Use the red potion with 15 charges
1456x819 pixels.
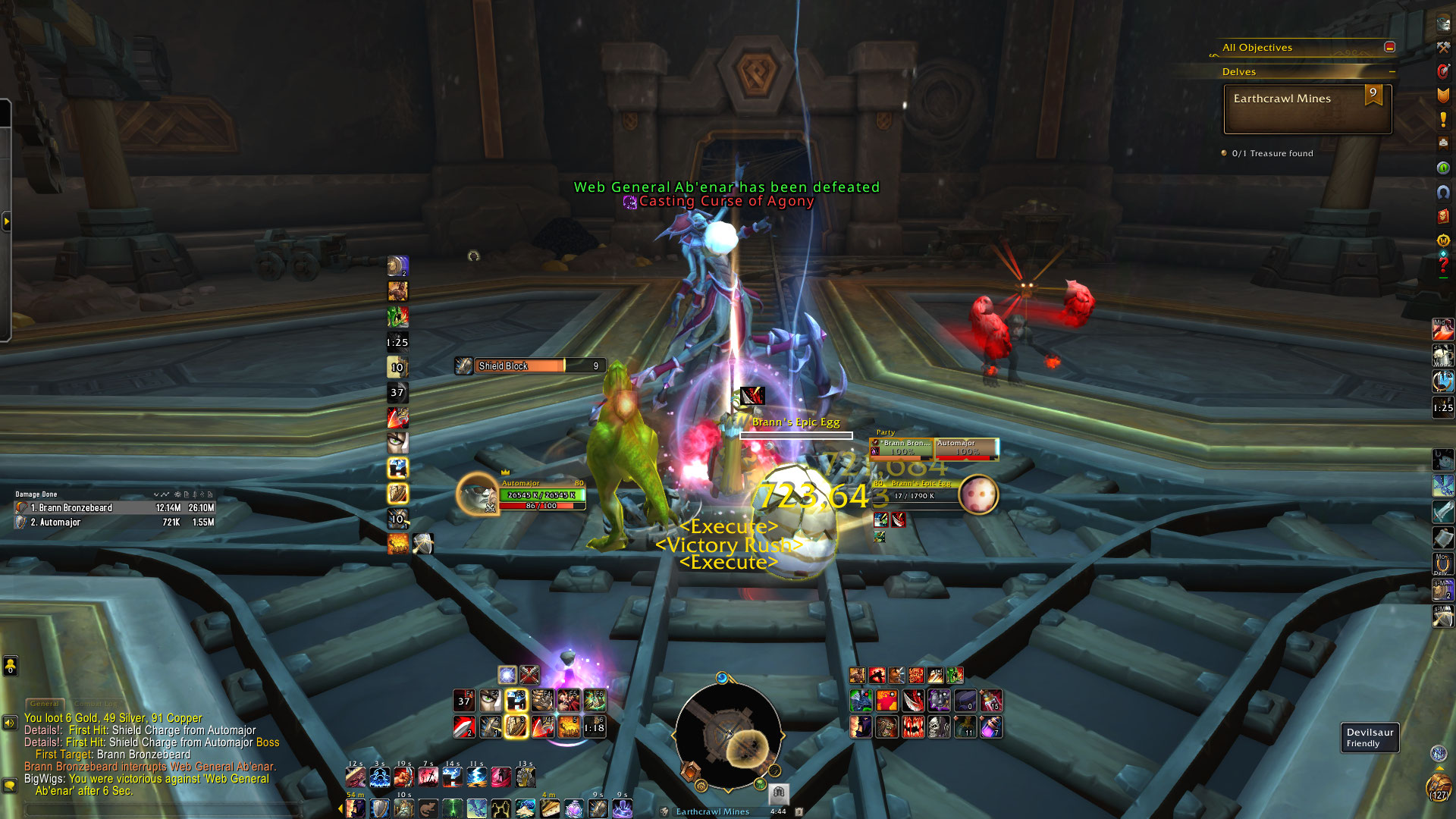[991, 701]
